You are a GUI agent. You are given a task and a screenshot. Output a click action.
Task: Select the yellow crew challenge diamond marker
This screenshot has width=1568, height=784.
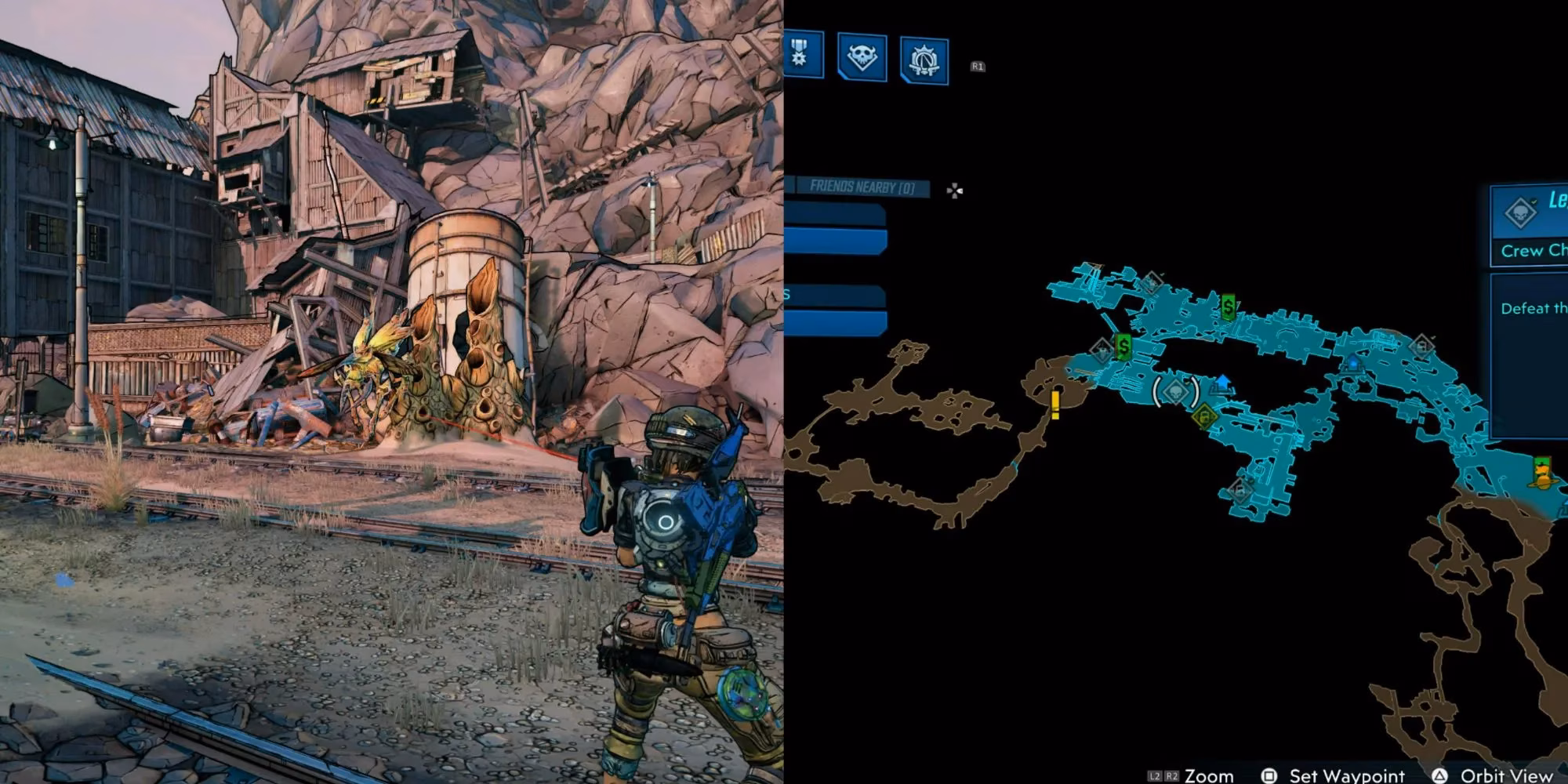point(1204,416)
